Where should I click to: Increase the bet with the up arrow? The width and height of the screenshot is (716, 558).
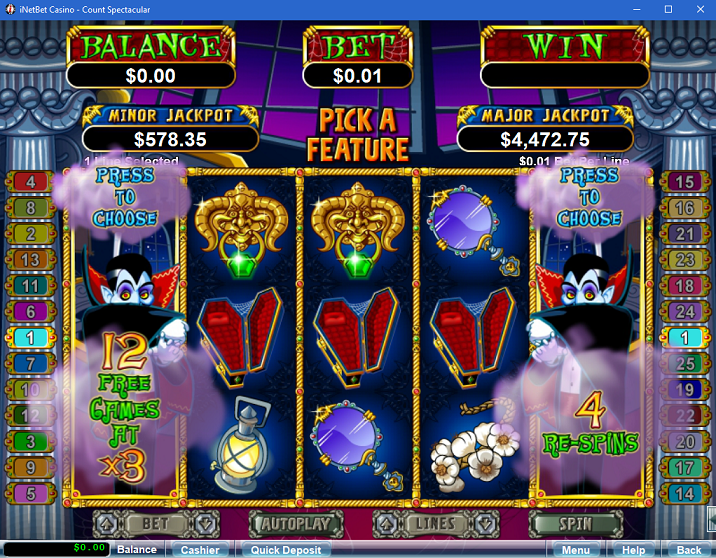click(105, 523)
